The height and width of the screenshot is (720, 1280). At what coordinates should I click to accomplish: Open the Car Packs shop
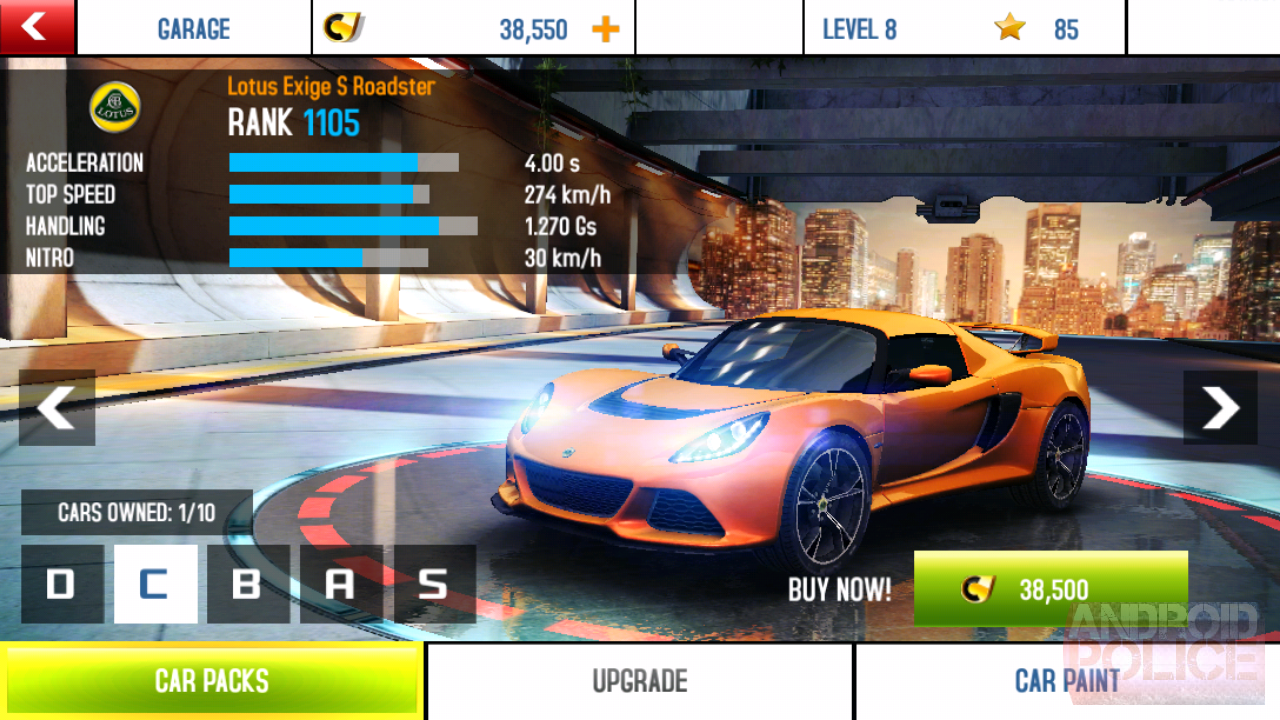[212, 681]
